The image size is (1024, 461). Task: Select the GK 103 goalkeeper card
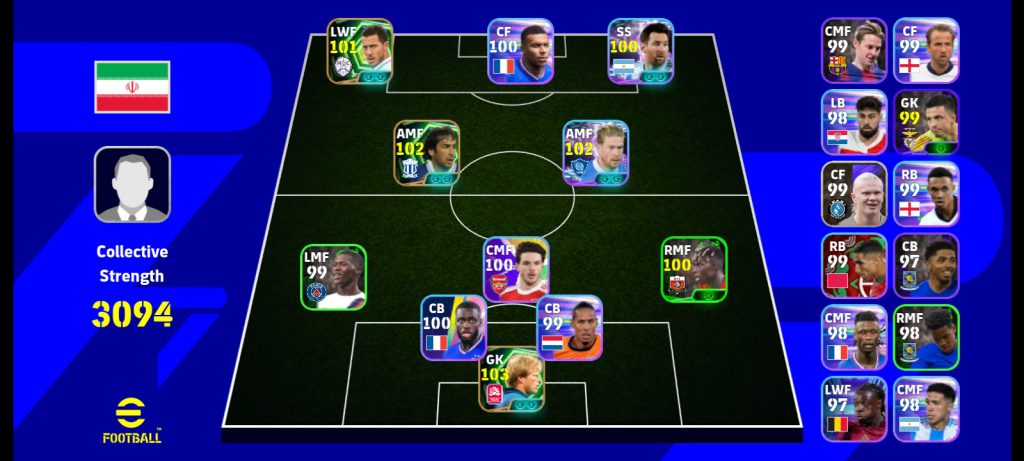click(x=511, y=379)
